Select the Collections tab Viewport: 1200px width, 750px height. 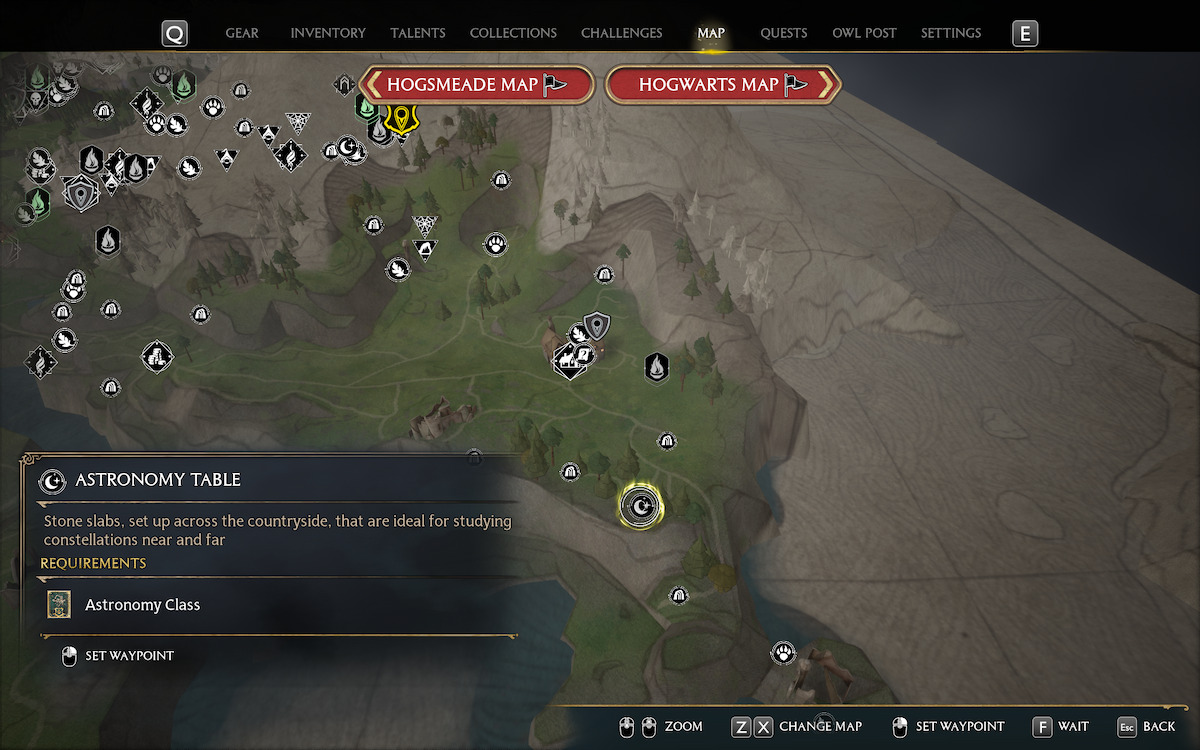coord(513,33)
